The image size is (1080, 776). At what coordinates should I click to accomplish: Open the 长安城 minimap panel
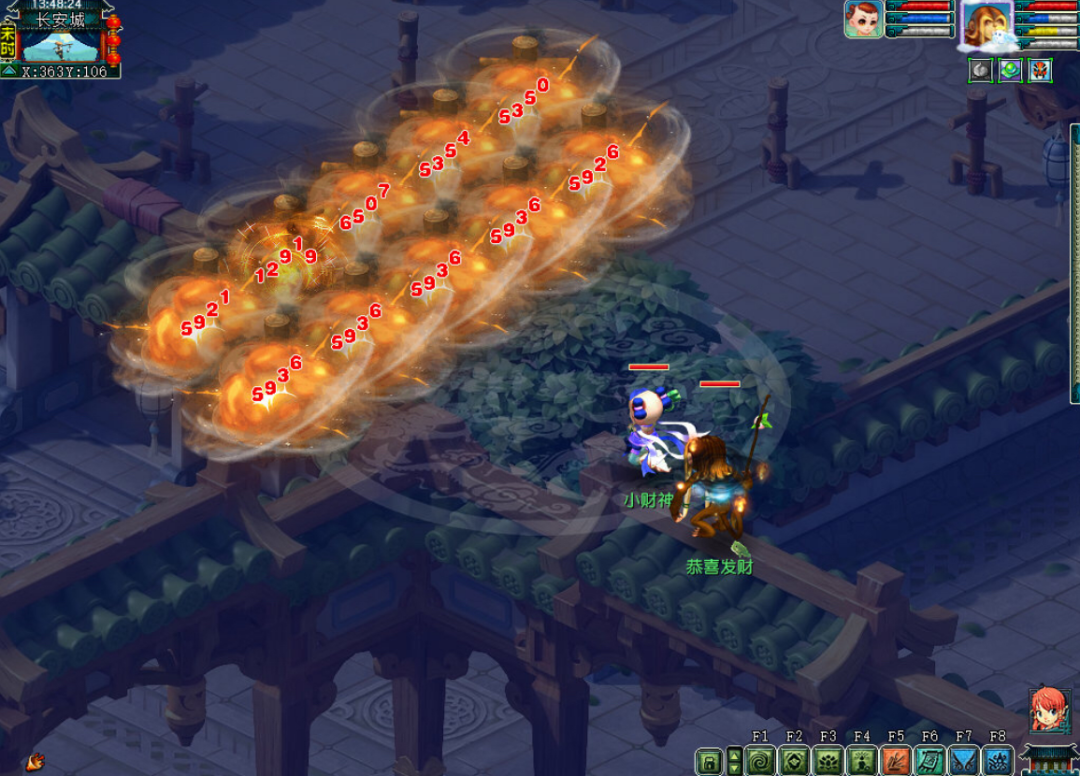click(59, 45)
